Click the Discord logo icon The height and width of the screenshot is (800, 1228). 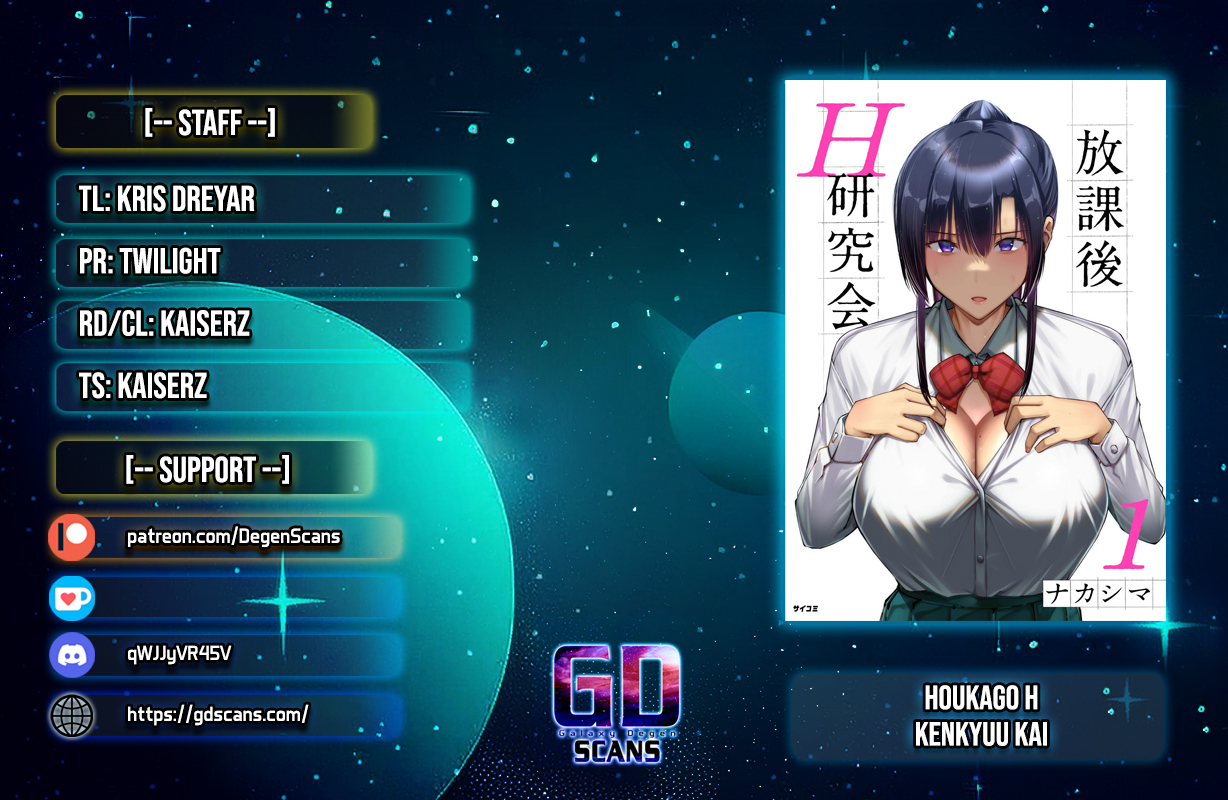72,656
